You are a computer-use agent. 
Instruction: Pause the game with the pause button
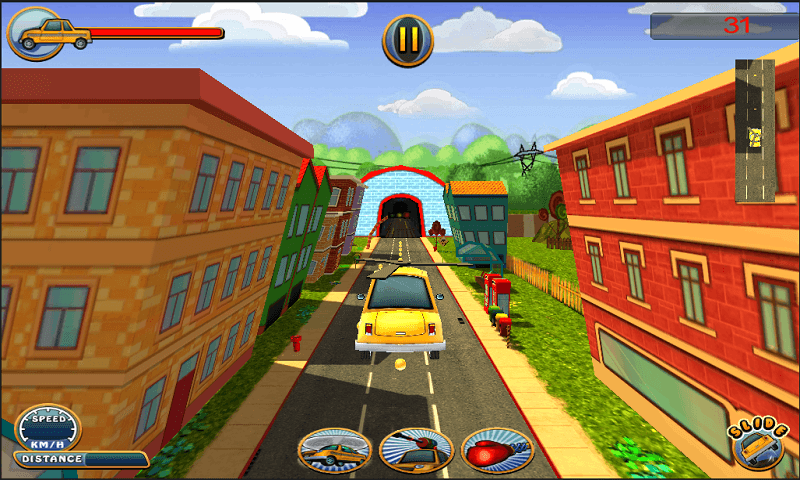[408, 40]
